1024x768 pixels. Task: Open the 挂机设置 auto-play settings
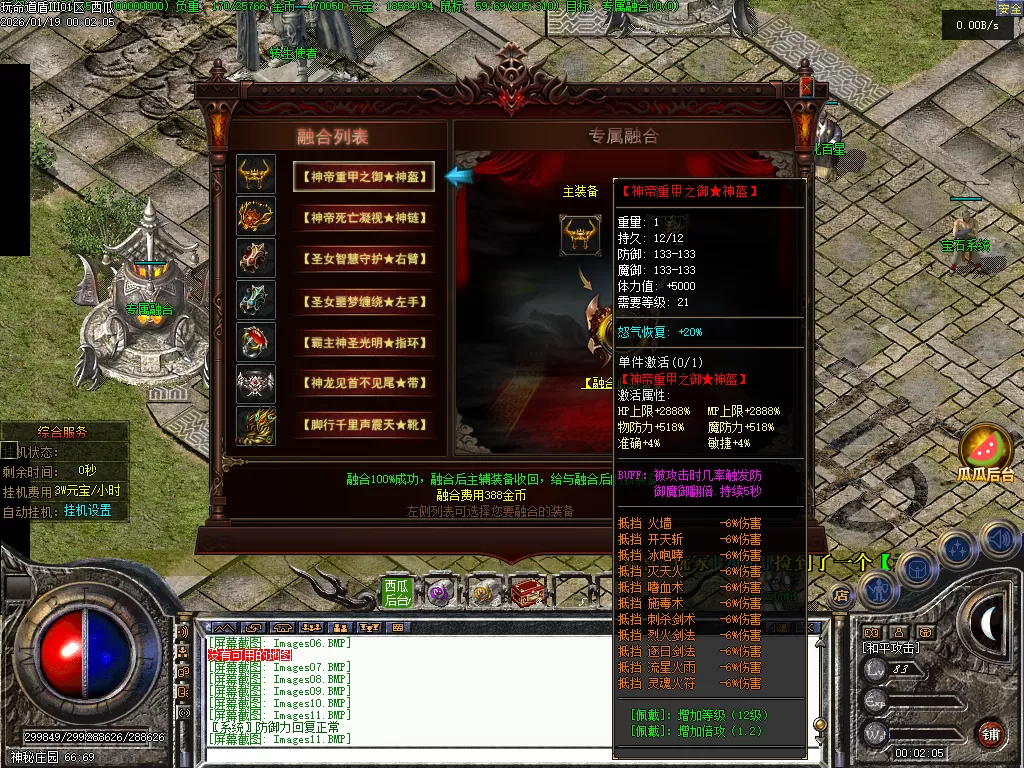pyautogui.click(x=87, y=510)
